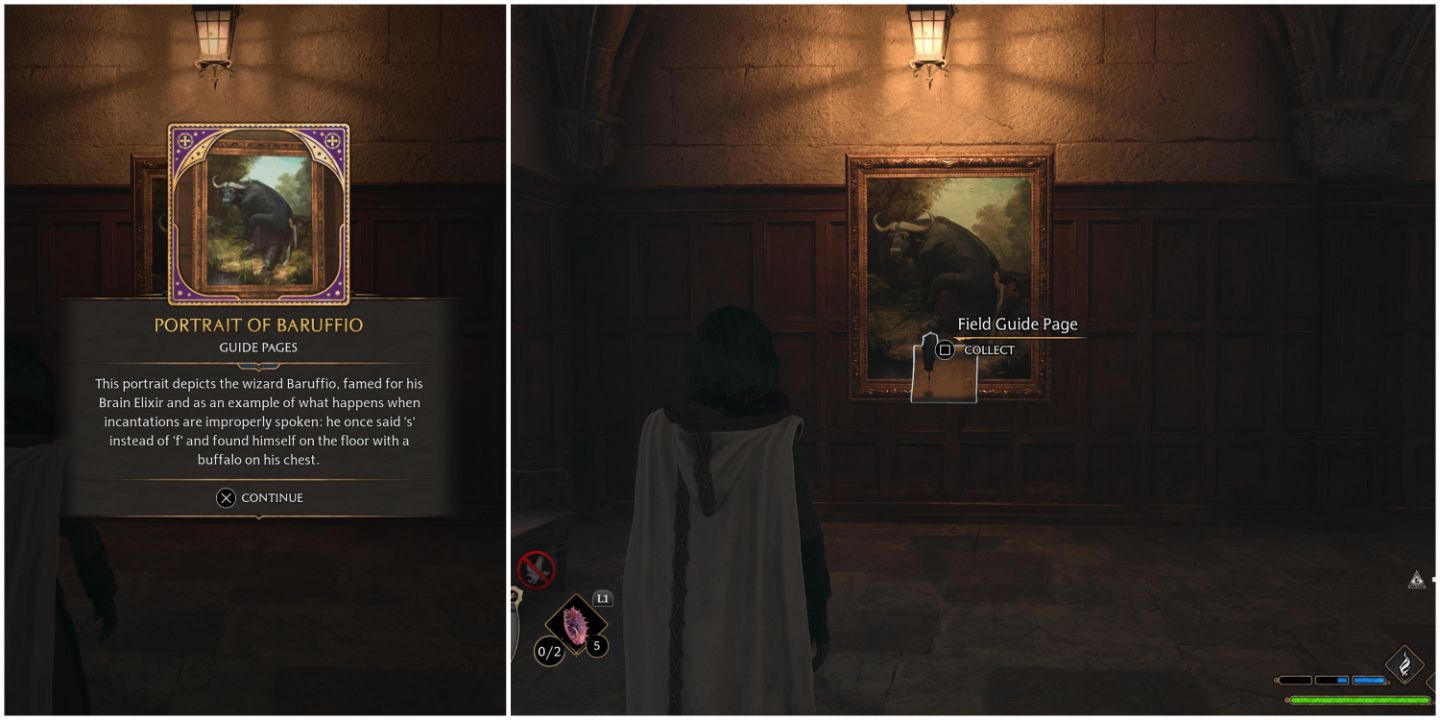Click the quantity badge showing 5
This screenshot has height=720, width=1440.
(x=597, y=645)
